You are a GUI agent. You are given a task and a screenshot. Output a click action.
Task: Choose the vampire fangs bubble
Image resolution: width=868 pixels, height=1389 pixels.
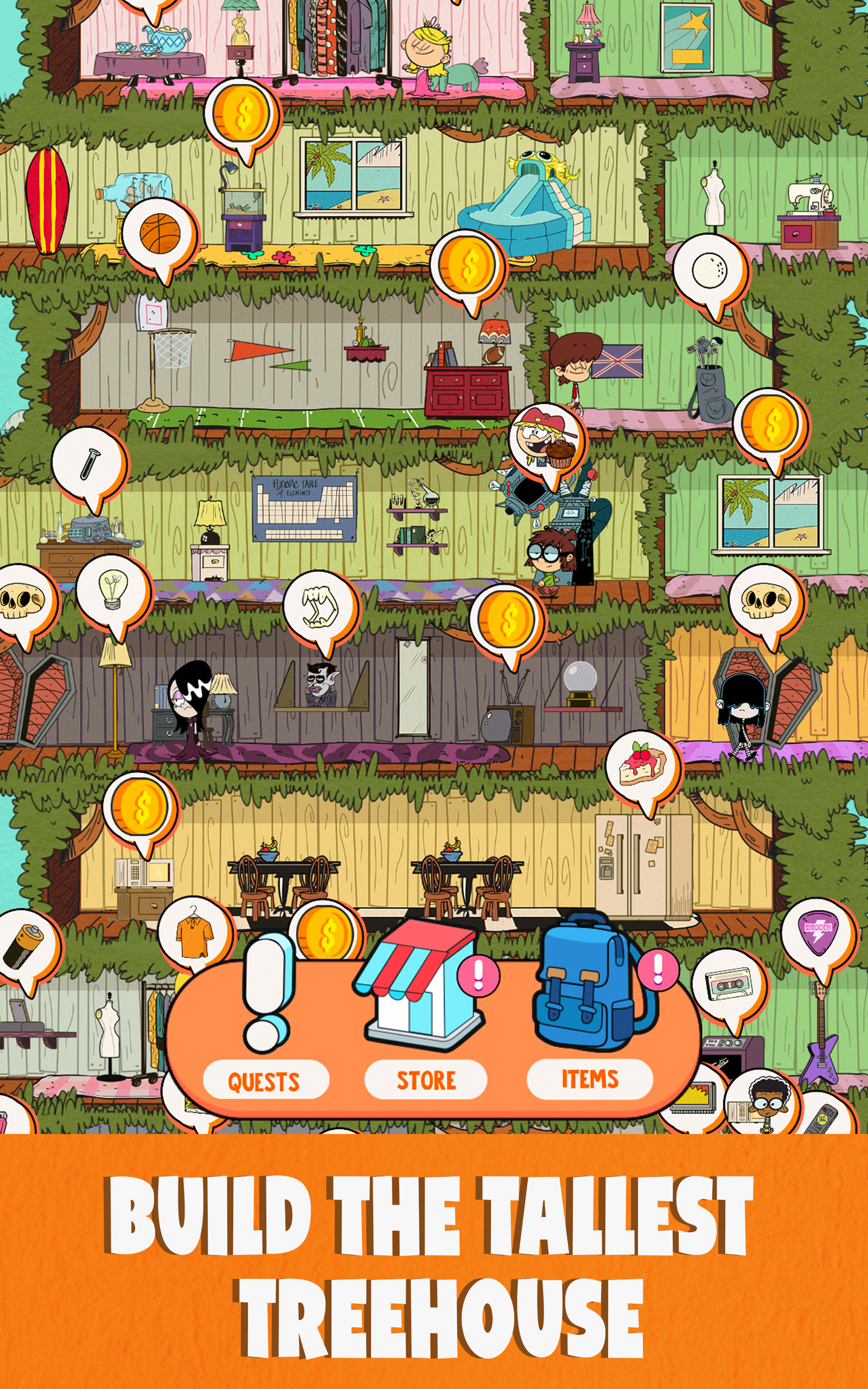pos(320,607)
